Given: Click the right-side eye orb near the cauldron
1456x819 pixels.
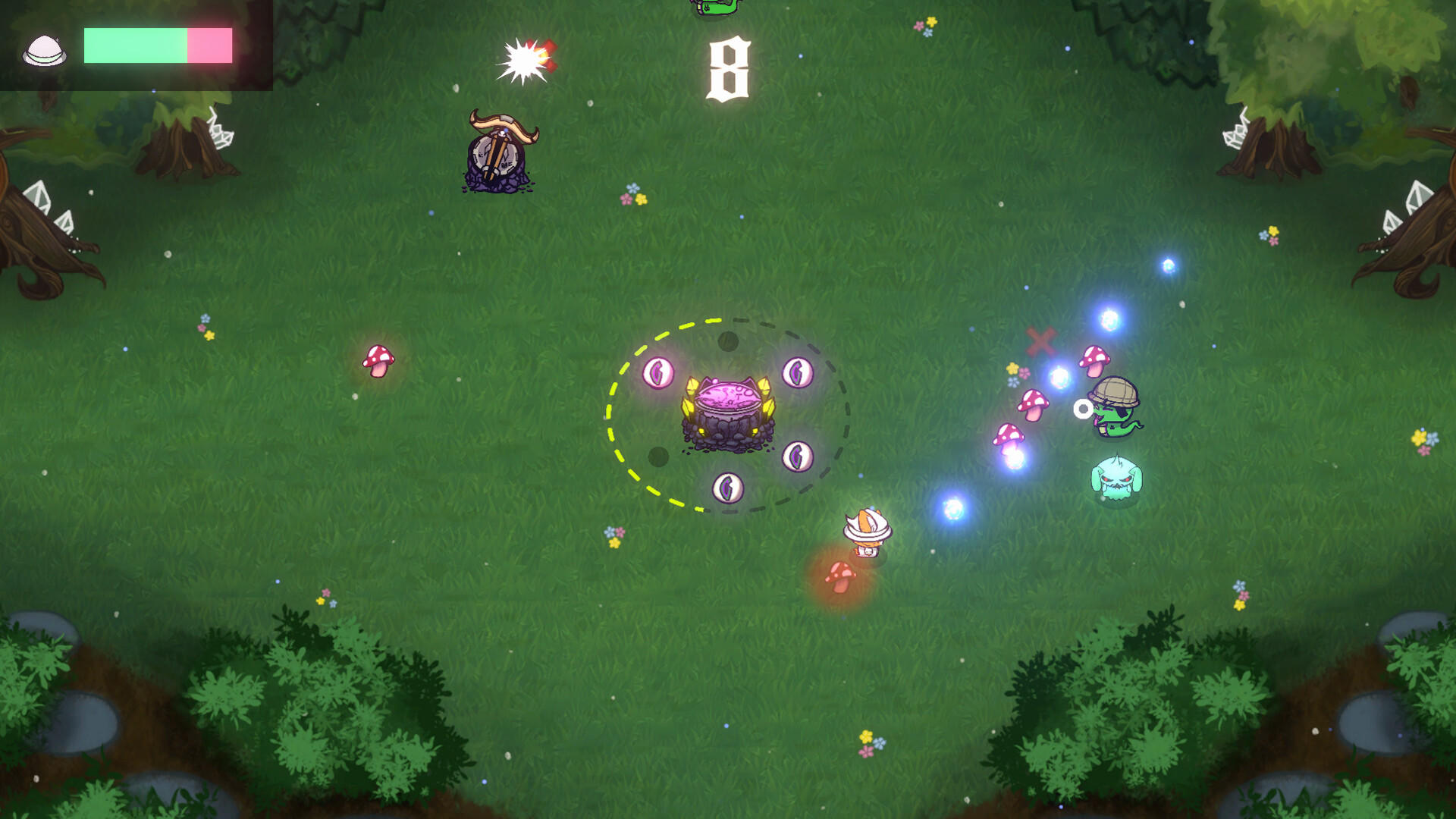Looking at the screenshot, I should 797,457.
